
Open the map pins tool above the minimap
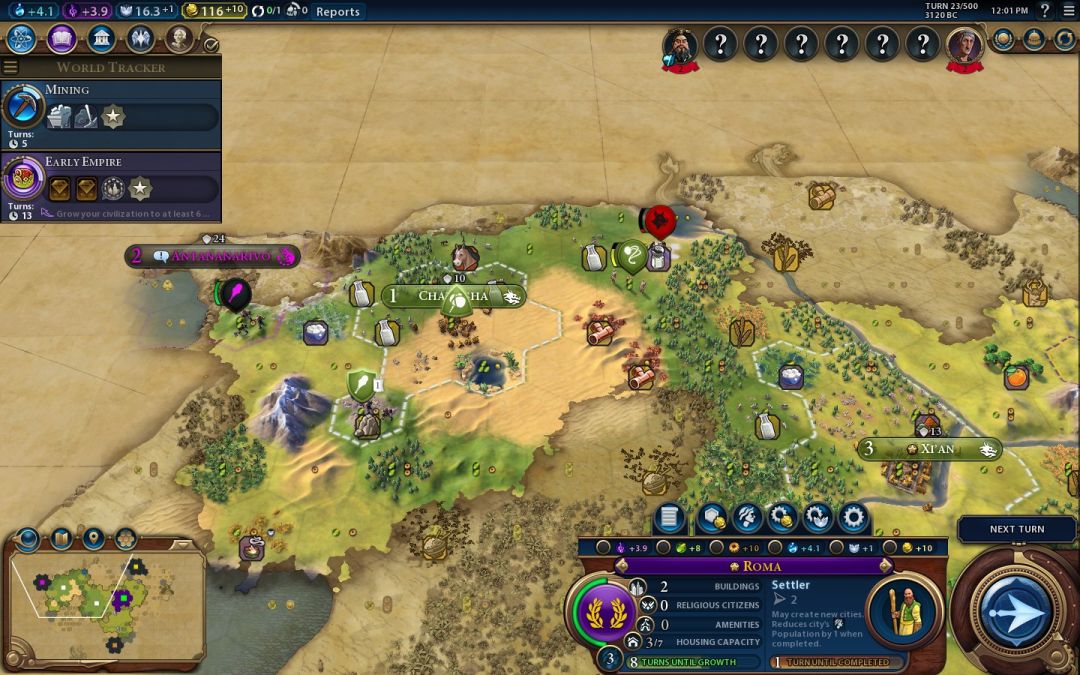click(x=94, y=540)
